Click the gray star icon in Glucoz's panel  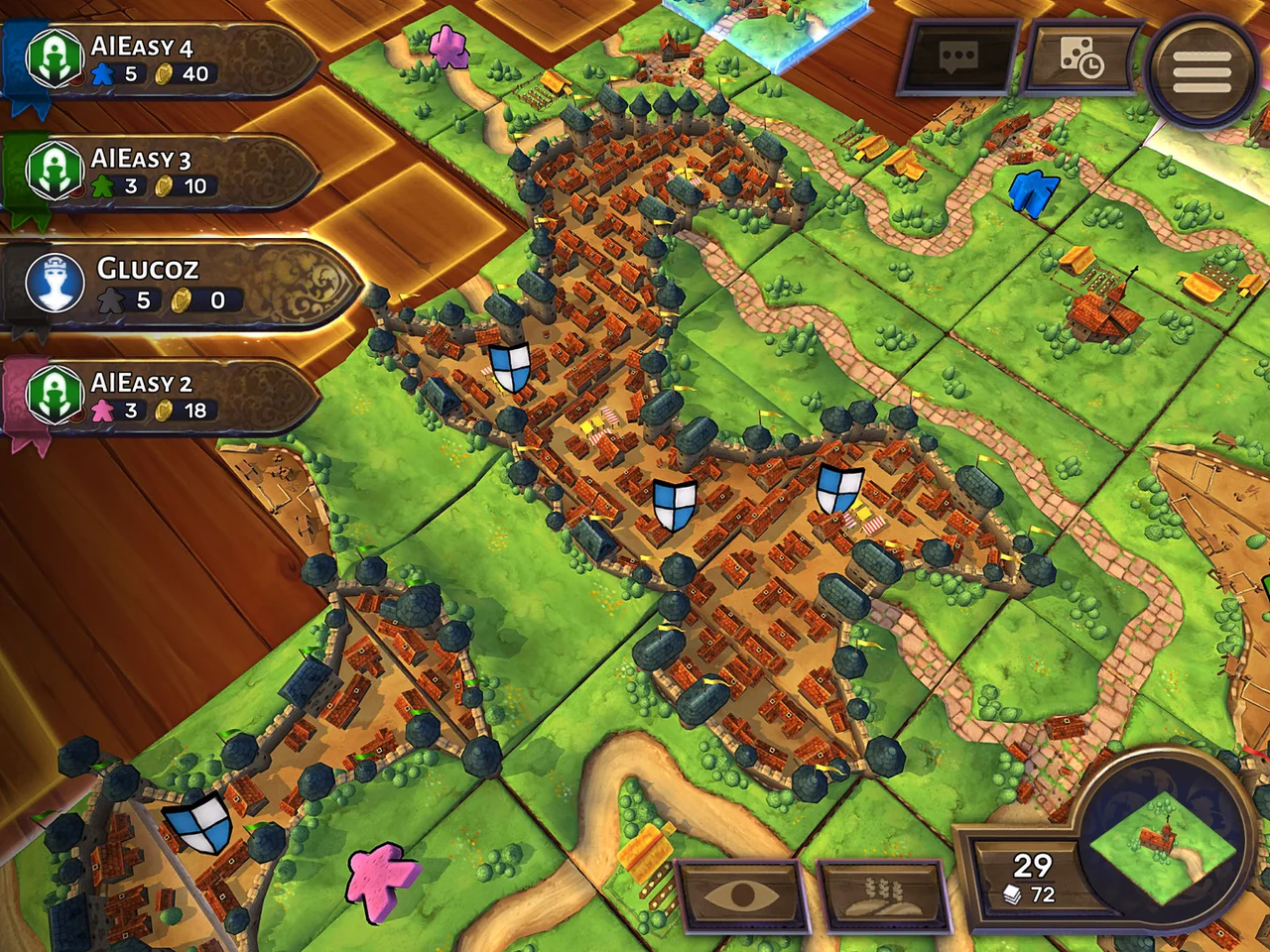click(113, 297)
